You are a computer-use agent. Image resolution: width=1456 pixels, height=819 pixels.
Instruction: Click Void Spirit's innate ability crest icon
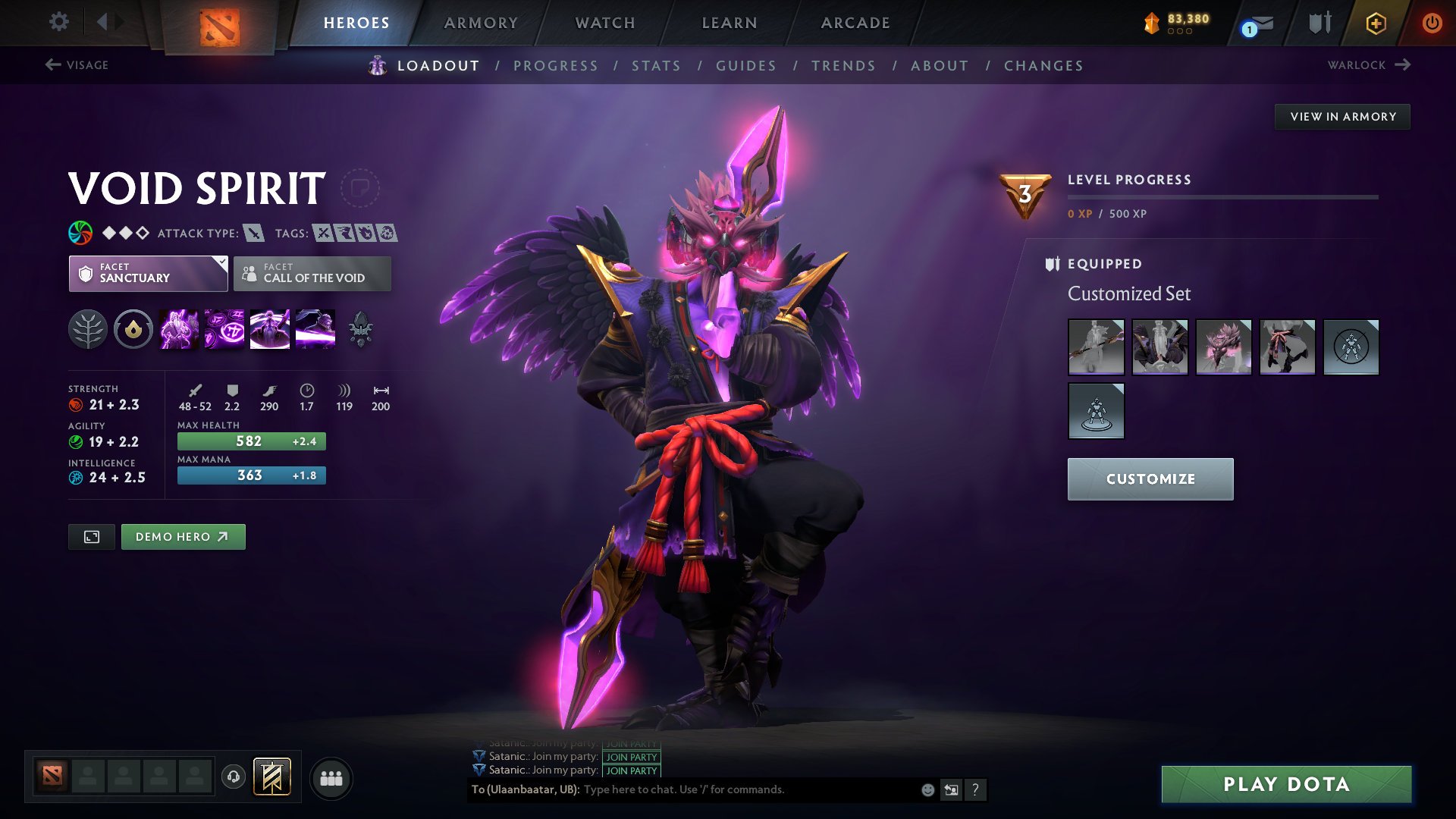pos(133,329)
